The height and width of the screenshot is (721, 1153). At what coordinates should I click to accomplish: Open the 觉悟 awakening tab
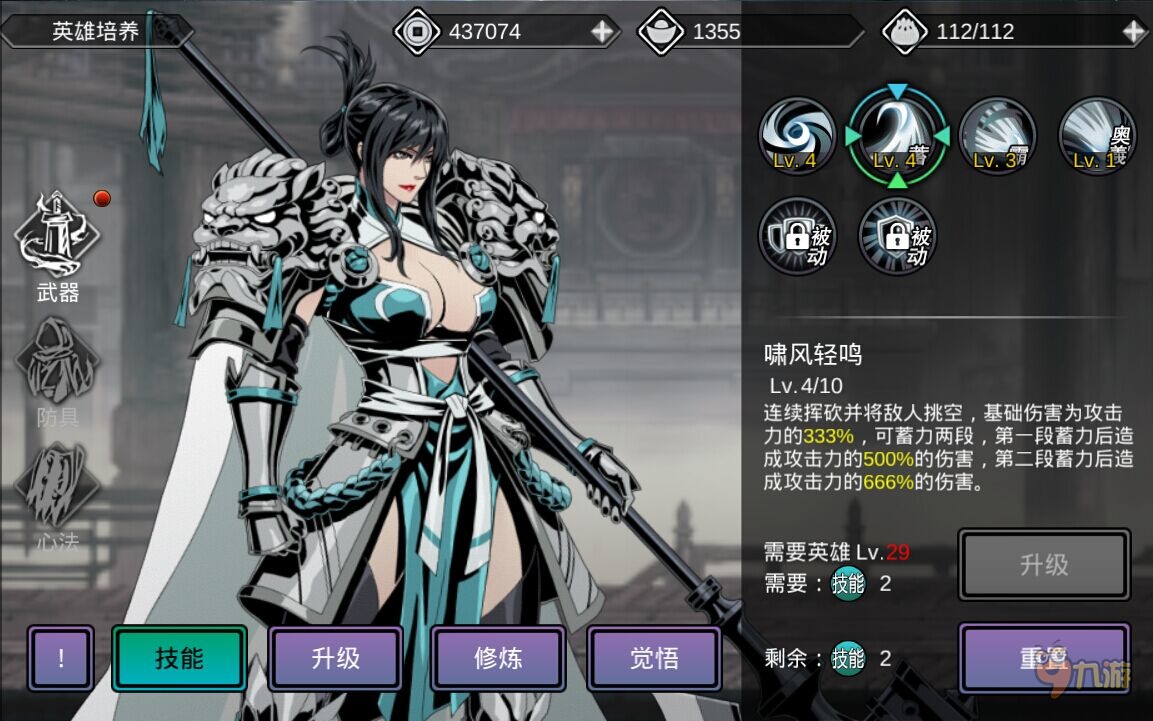tap(654, 658)
